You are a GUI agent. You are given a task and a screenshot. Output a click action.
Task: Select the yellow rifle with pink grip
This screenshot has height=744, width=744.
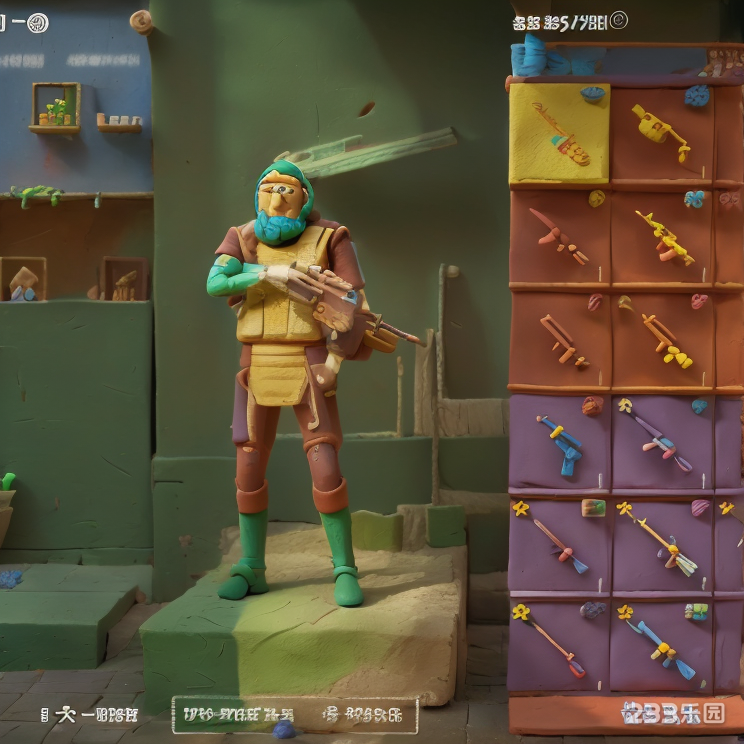[664, 238]
